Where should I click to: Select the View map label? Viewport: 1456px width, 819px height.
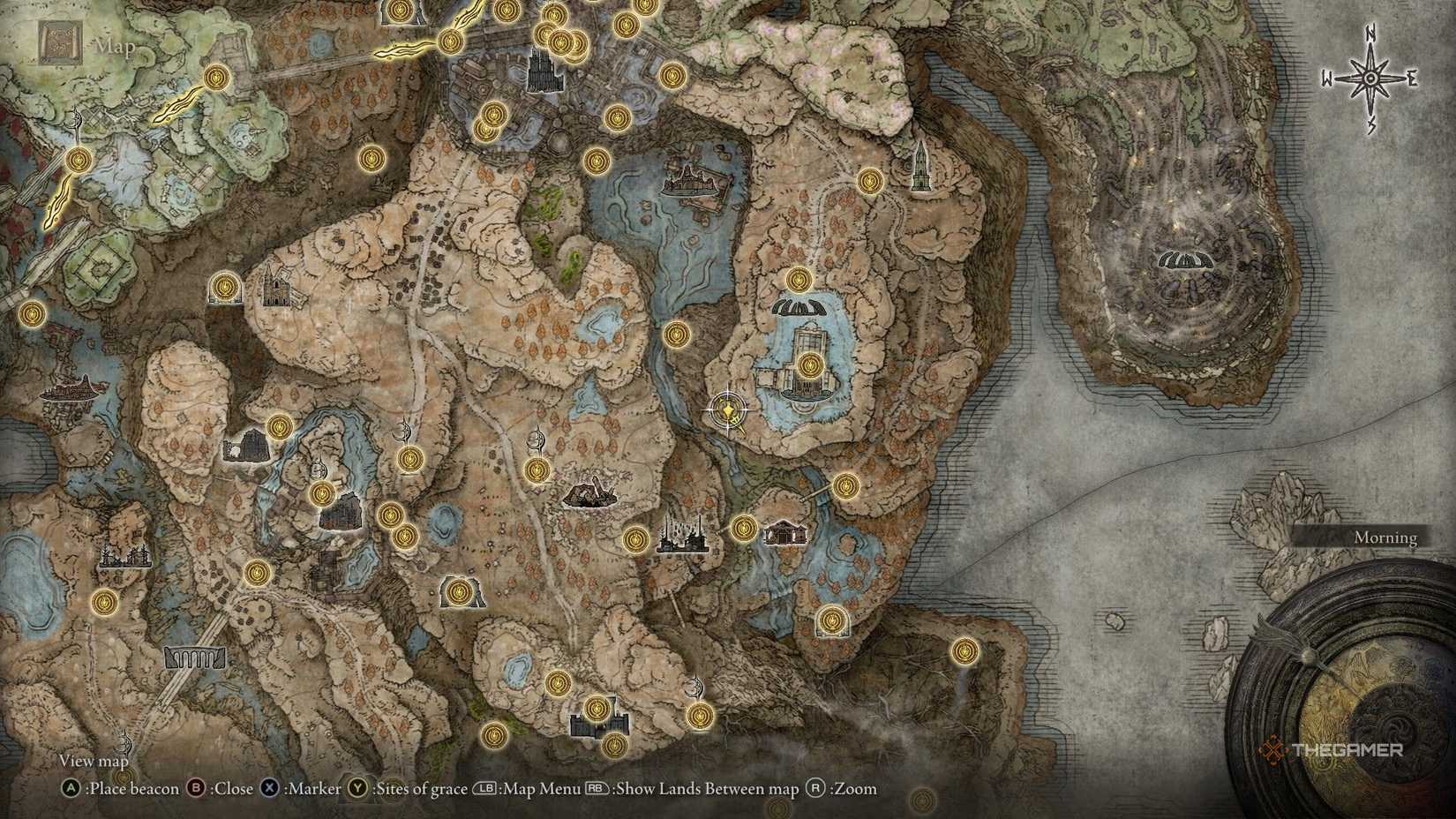point(93,760)
